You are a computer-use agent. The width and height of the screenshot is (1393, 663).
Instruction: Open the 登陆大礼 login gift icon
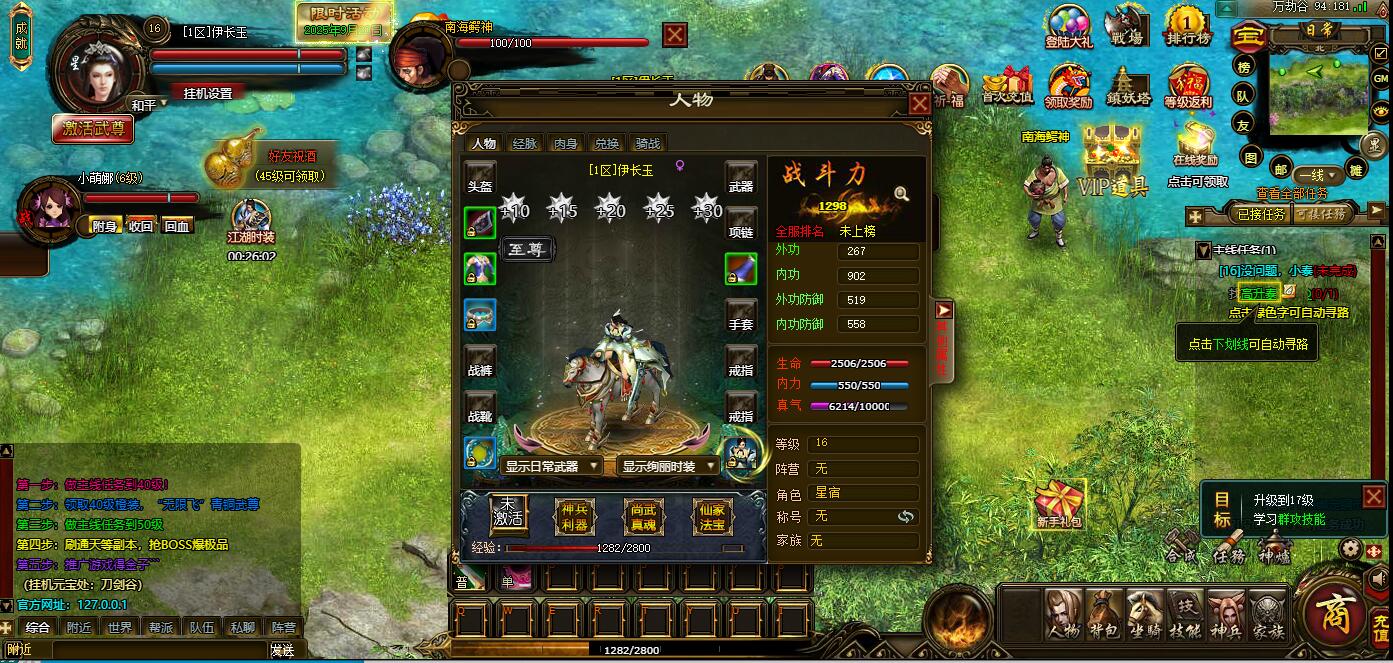(x=1068, y=27)
